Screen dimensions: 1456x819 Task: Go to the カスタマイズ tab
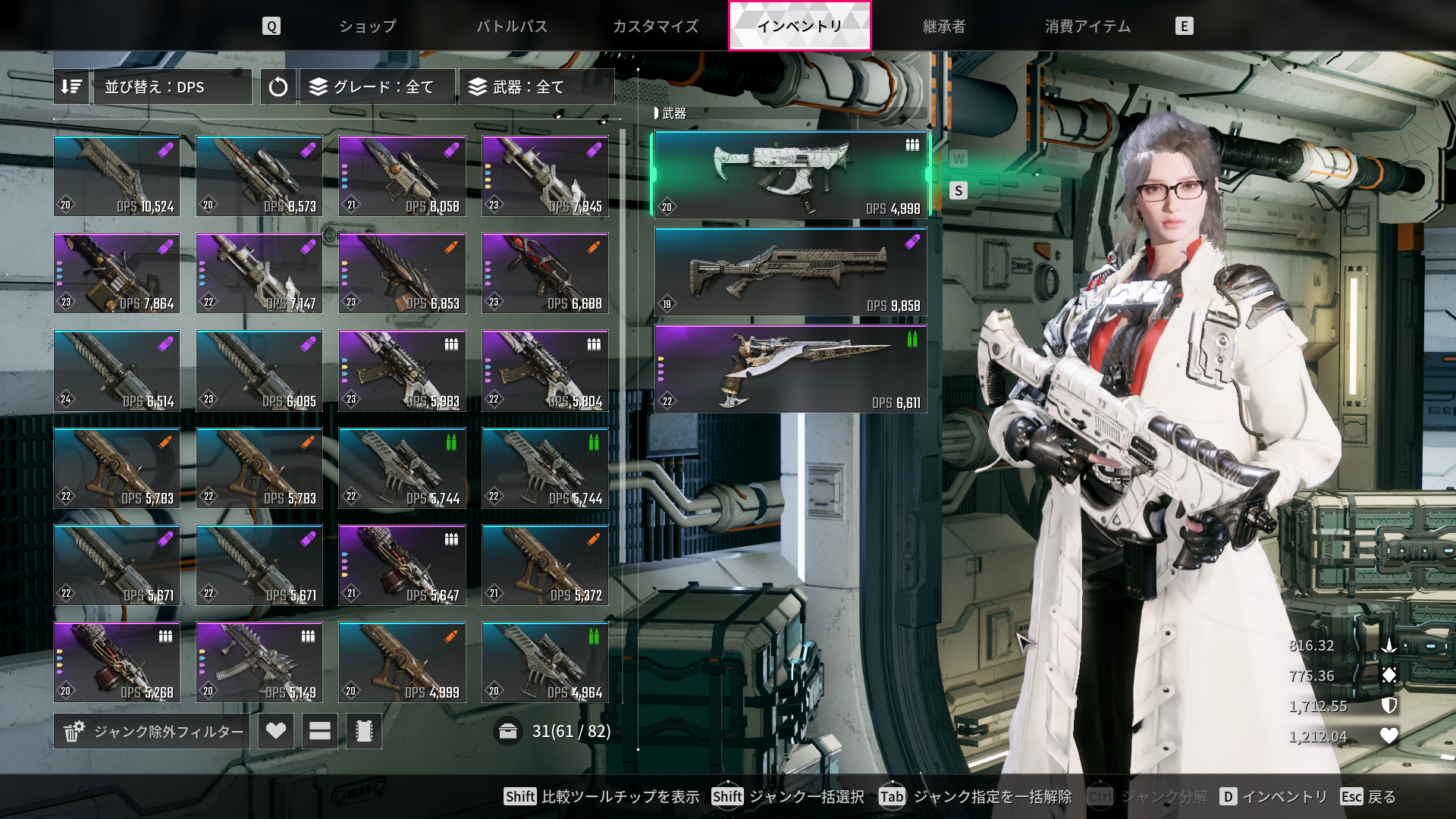656,27
